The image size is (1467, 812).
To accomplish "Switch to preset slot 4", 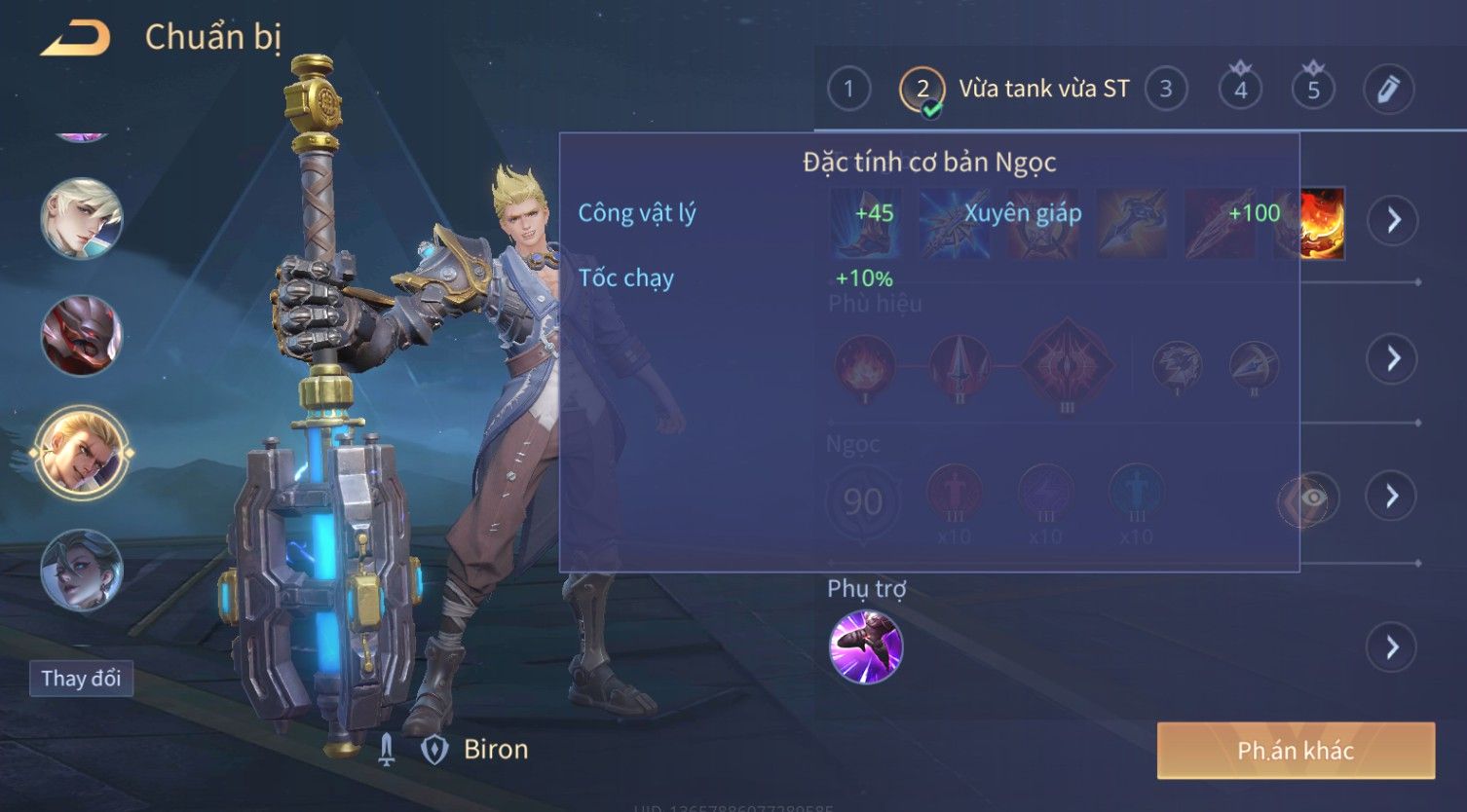I will coord(1240,90).
